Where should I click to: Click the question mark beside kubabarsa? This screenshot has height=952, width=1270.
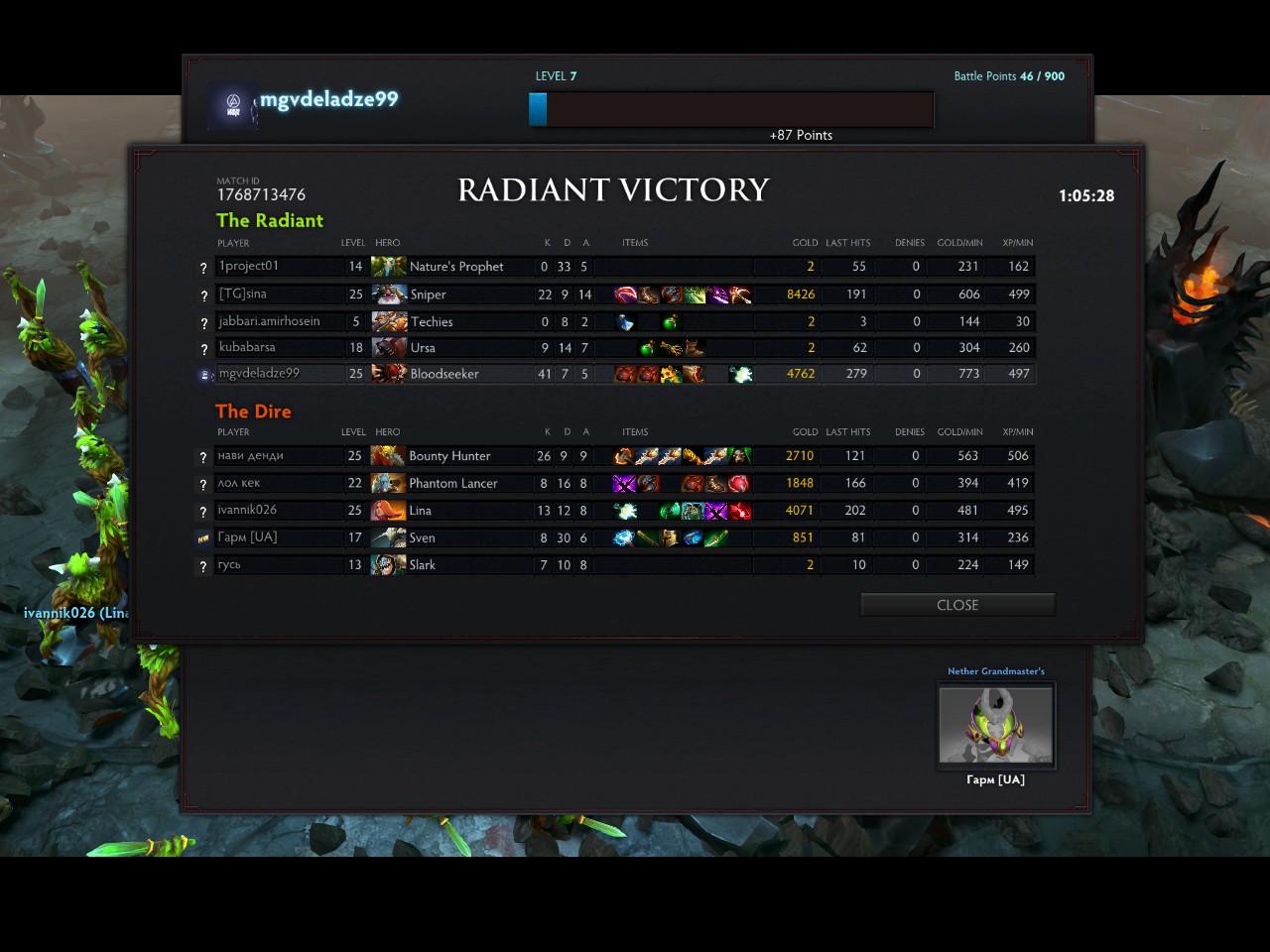click(x=203, y=349)
